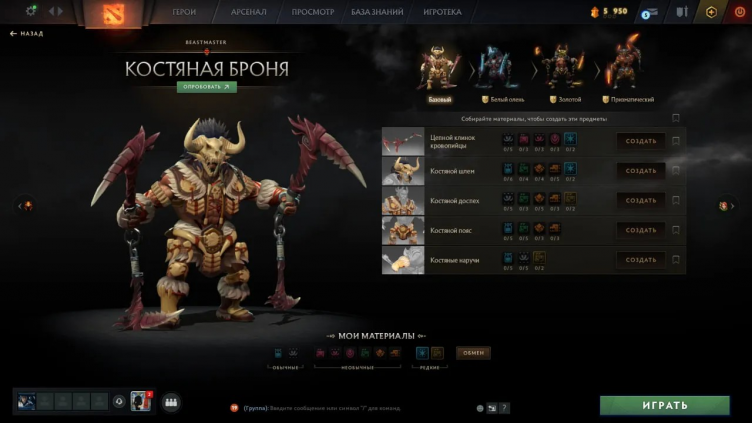Go back with the Назад button
752x423 pixels.
click(27, 33)
